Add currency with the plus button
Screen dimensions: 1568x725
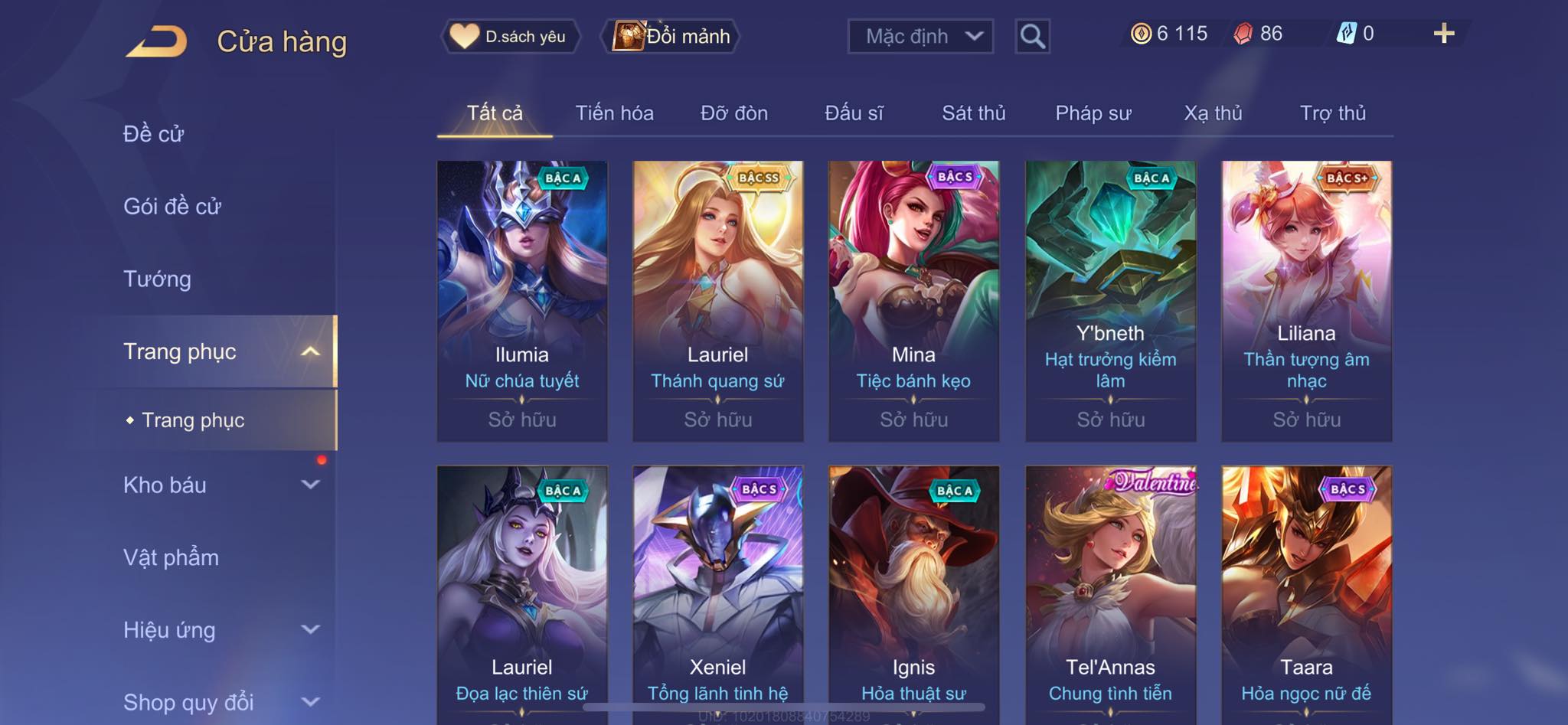[x=1443, y=34]
